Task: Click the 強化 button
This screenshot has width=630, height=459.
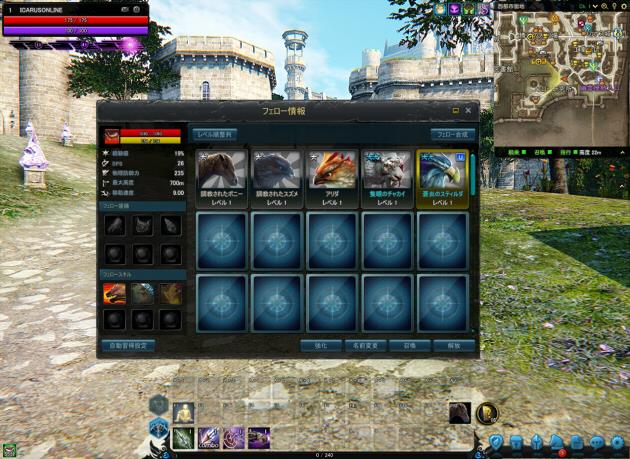Action: click(x=322, y=345)
